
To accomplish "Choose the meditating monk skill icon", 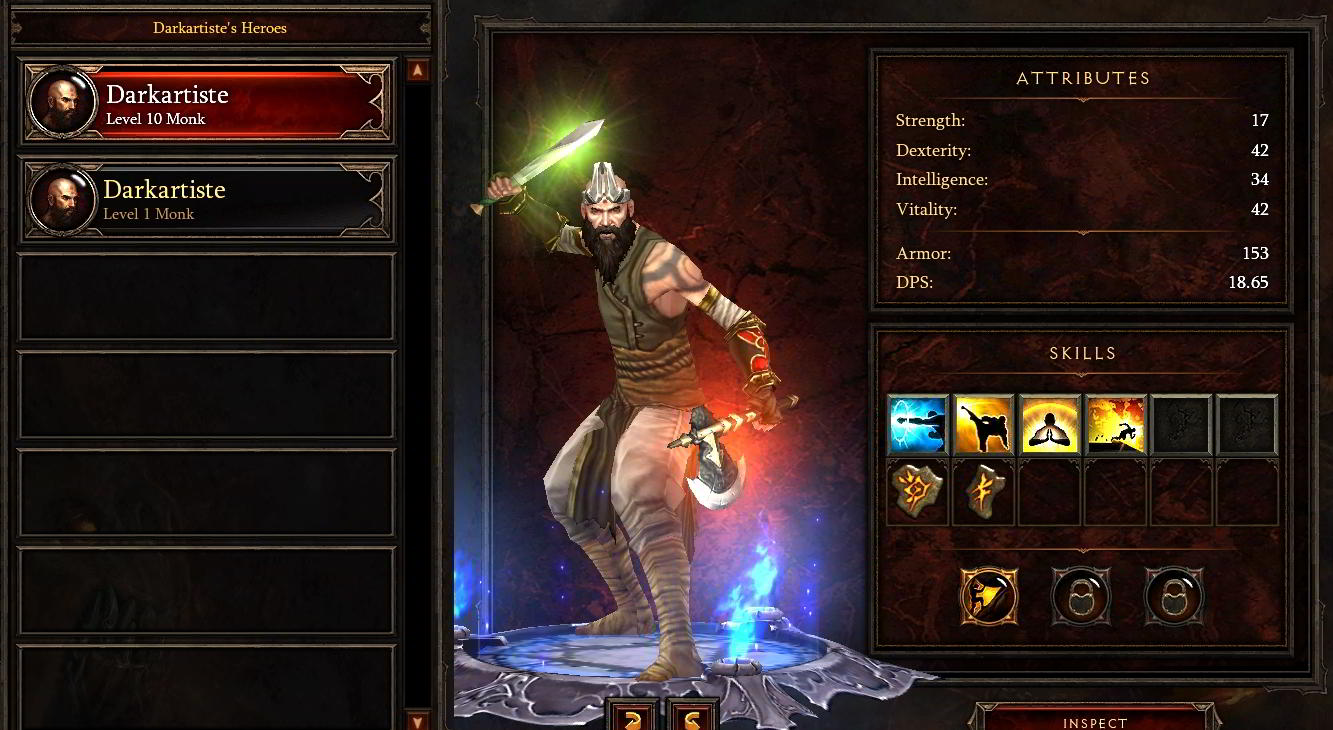I will tap(1050, 425).
